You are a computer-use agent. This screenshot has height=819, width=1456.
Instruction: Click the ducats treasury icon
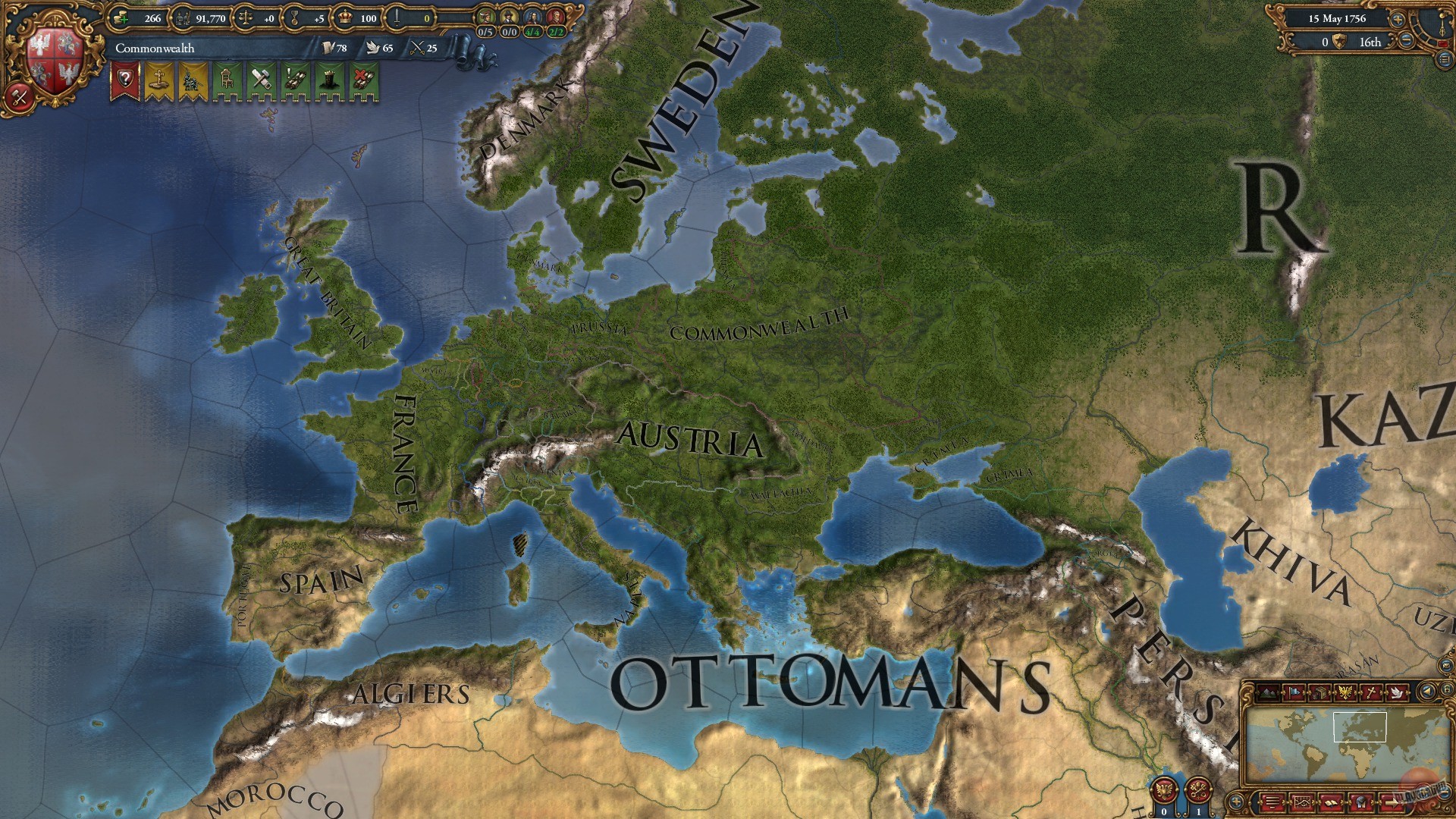120,18
